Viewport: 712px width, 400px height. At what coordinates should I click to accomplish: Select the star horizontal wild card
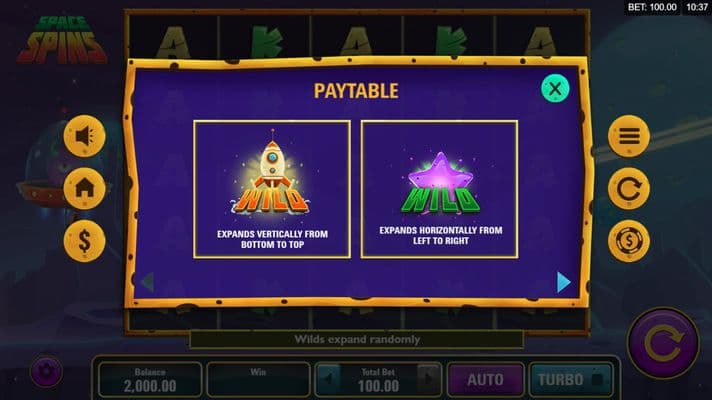tap(439, 189)
